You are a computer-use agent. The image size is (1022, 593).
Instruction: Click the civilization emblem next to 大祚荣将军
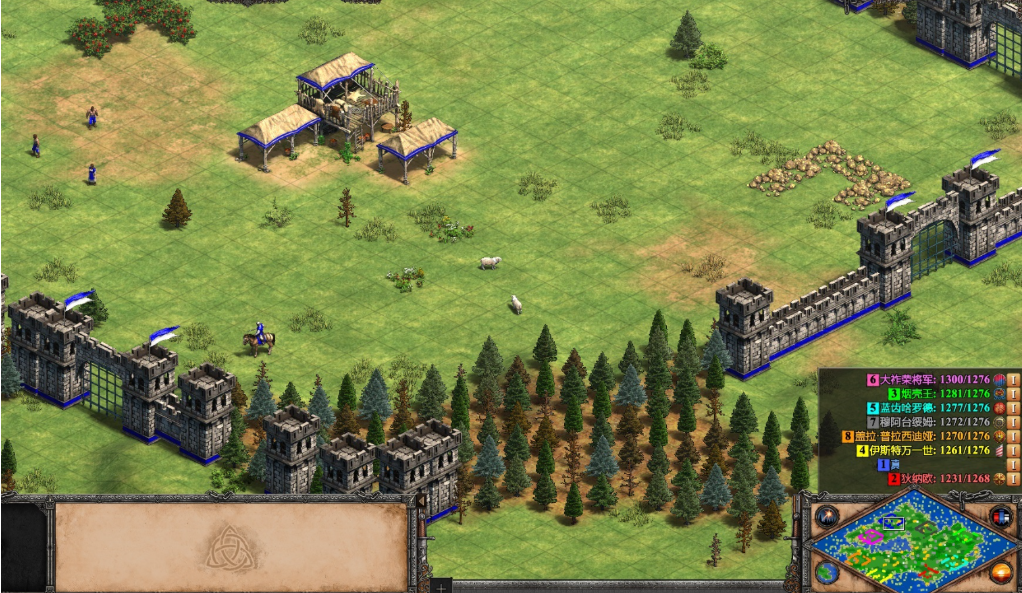pyautogui.click(x=998, y=380)
